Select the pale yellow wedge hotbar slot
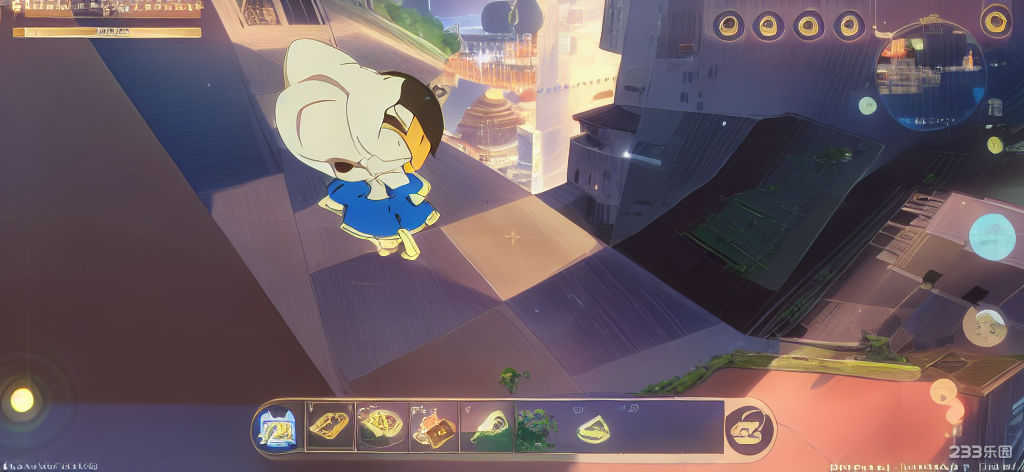Screen dimensions: 1024x472 tap(487, 427)
